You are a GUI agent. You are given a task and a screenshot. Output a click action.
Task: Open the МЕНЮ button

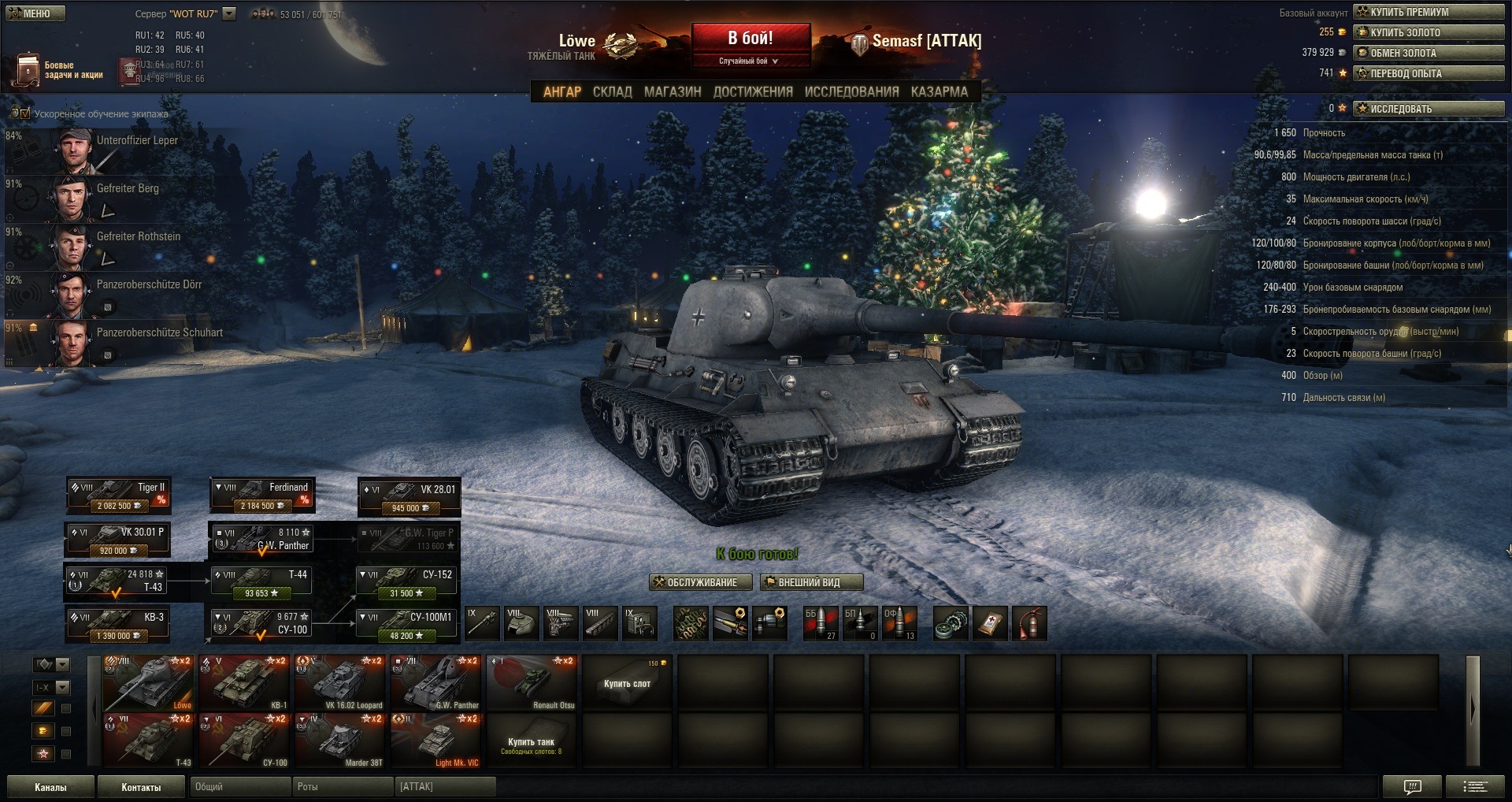click(x=35, y=13)
